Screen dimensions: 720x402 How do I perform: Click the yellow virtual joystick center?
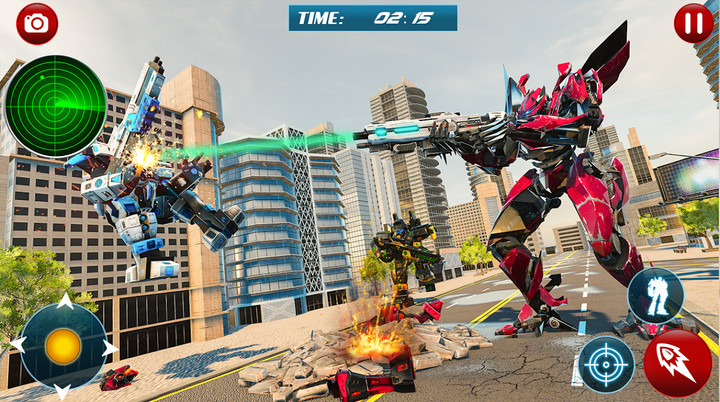tap(62, 346)
